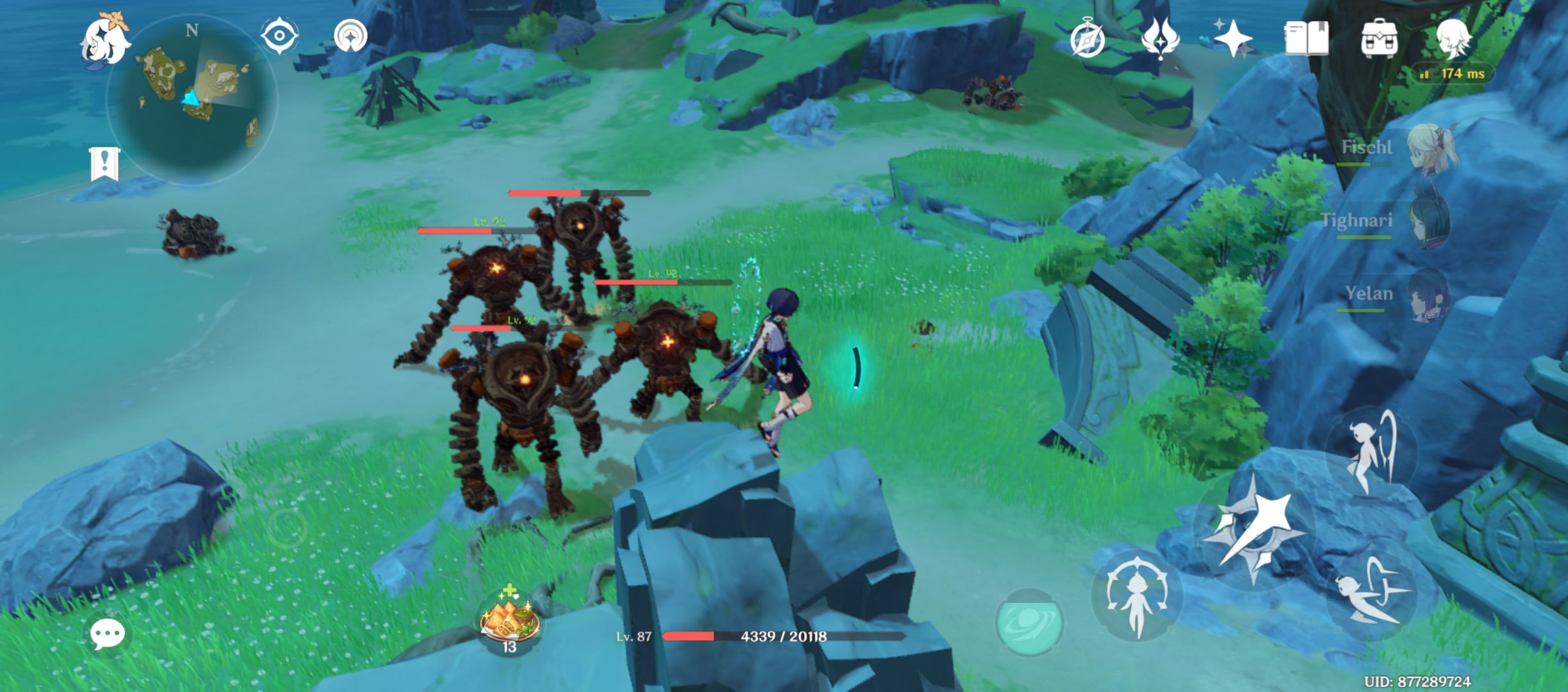Toggle Elemental Sight eye icon
Screen dimensions: 1568x692
(x=278, y=36)
